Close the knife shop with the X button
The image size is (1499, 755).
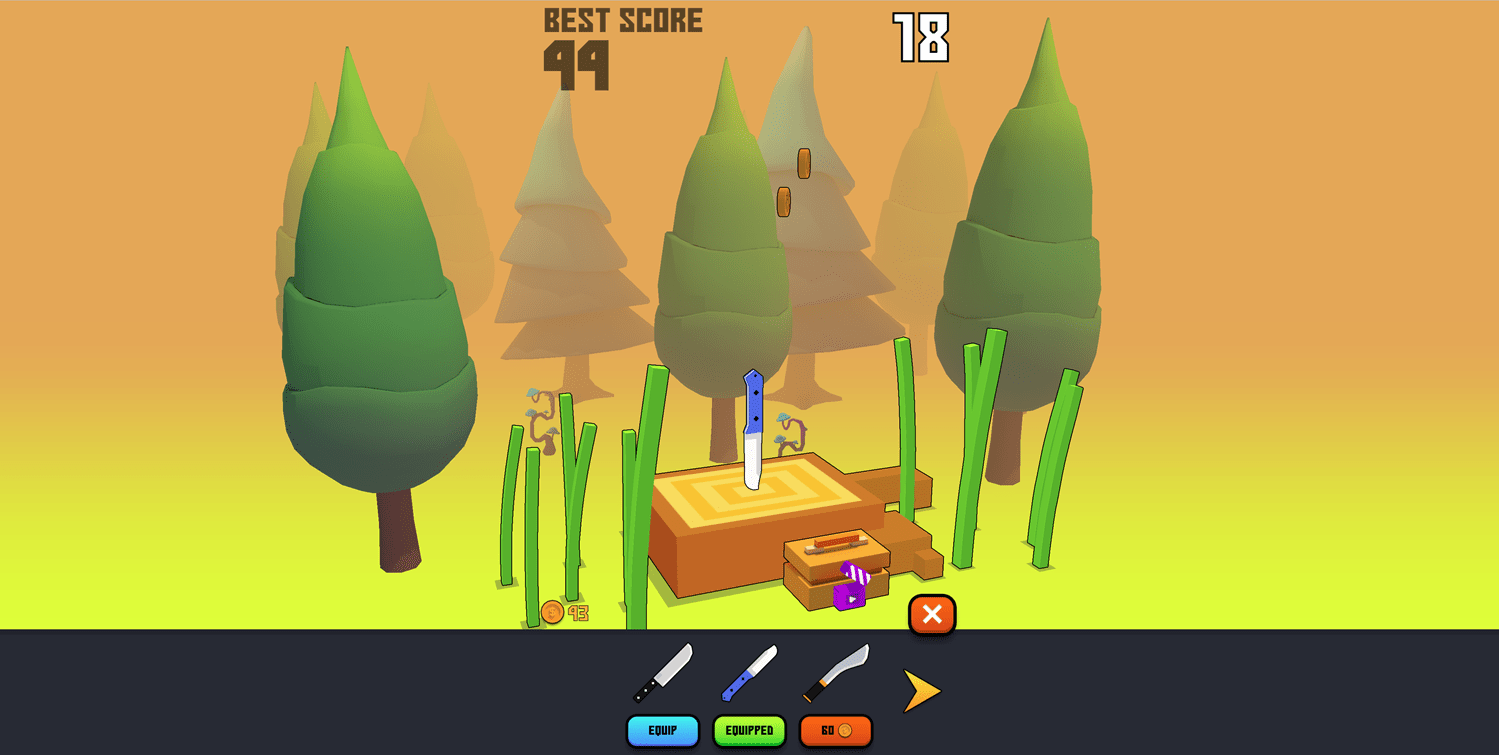coord(930,615)
